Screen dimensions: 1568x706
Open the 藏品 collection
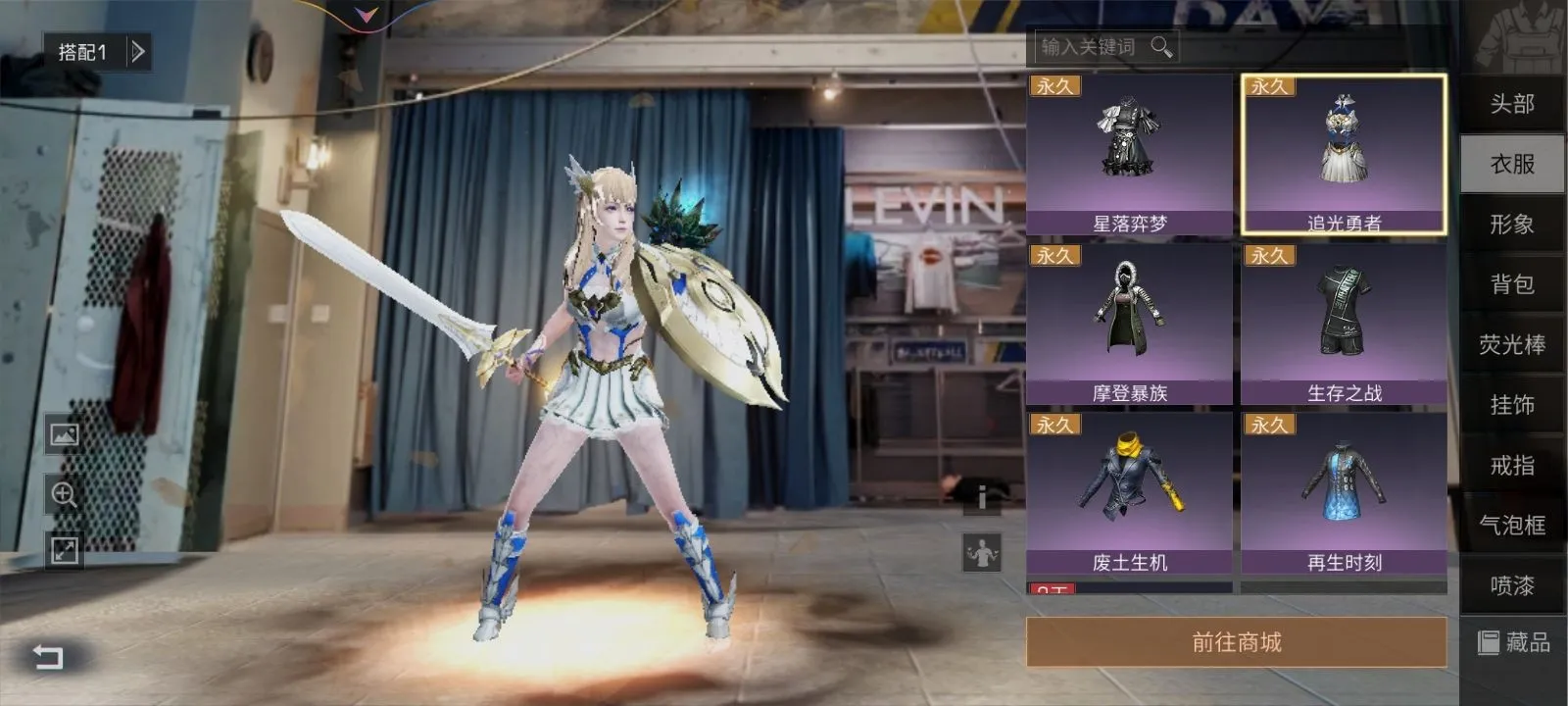(x=1514, y=642)
